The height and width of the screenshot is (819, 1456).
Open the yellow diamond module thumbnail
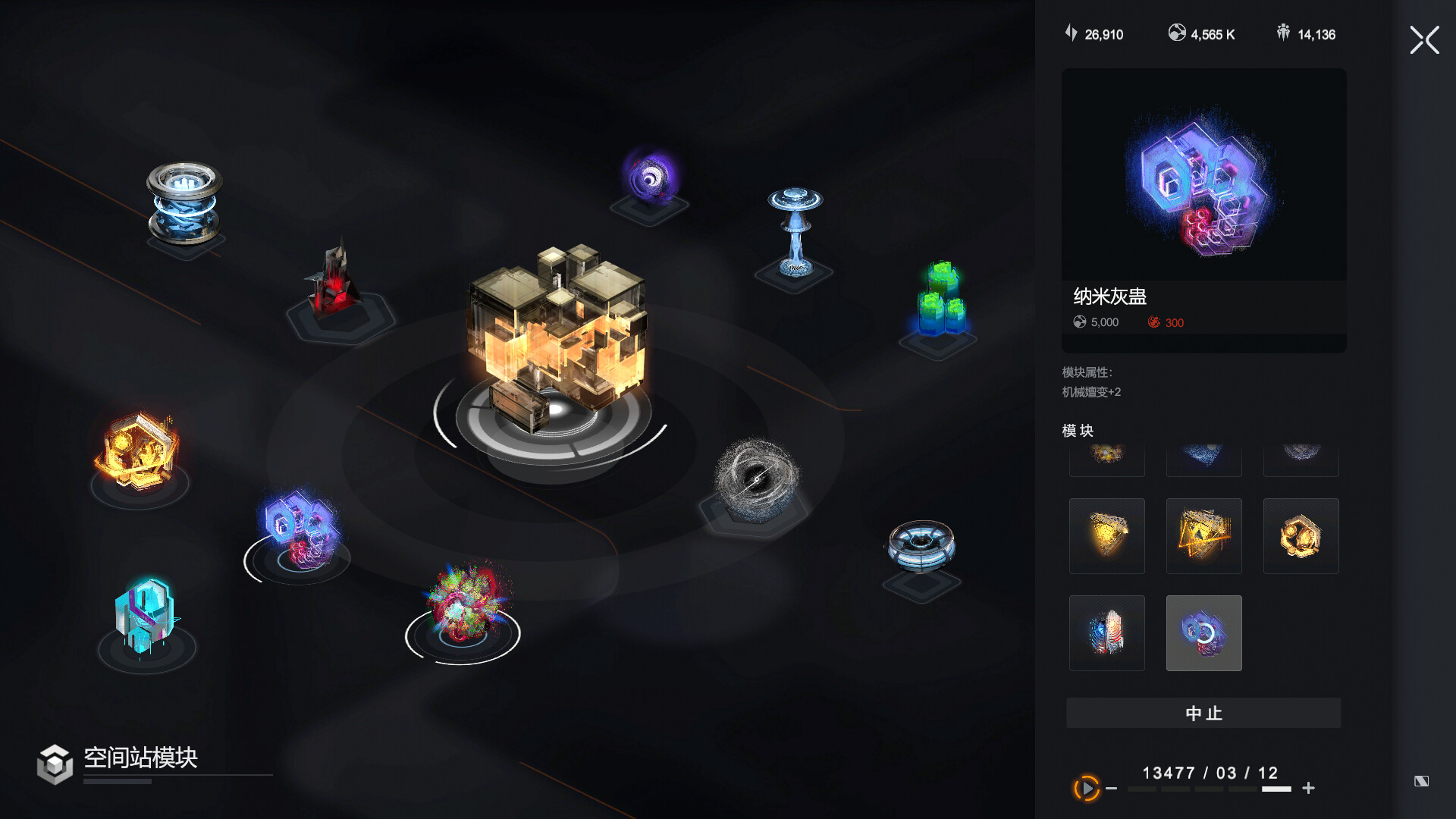1106,536
